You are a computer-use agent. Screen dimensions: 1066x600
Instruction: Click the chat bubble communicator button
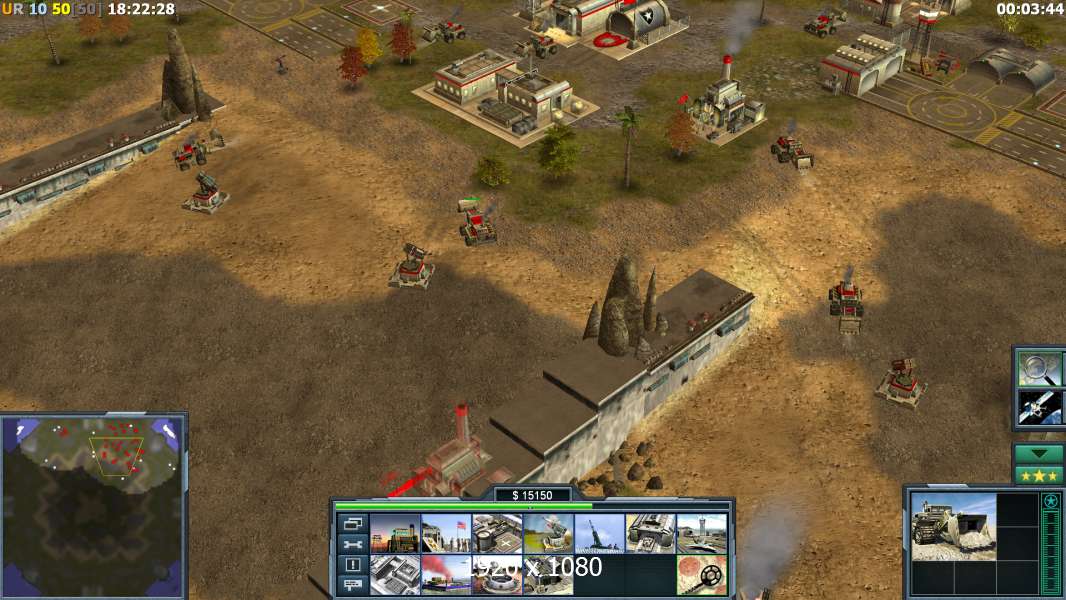pyautogui.click(x=352, y=586)
